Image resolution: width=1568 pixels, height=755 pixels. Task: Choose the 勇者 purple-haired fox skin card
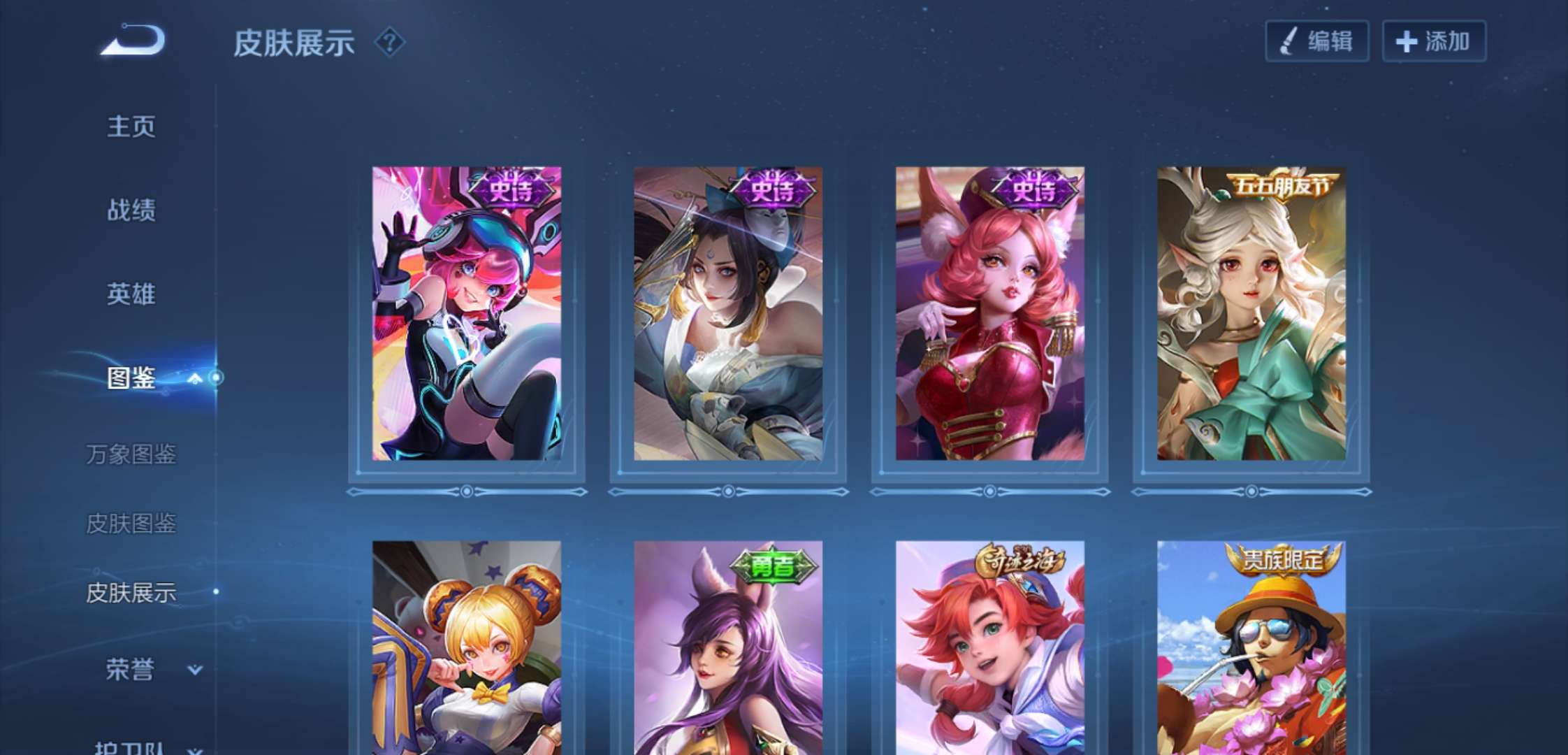pos(727,647)
